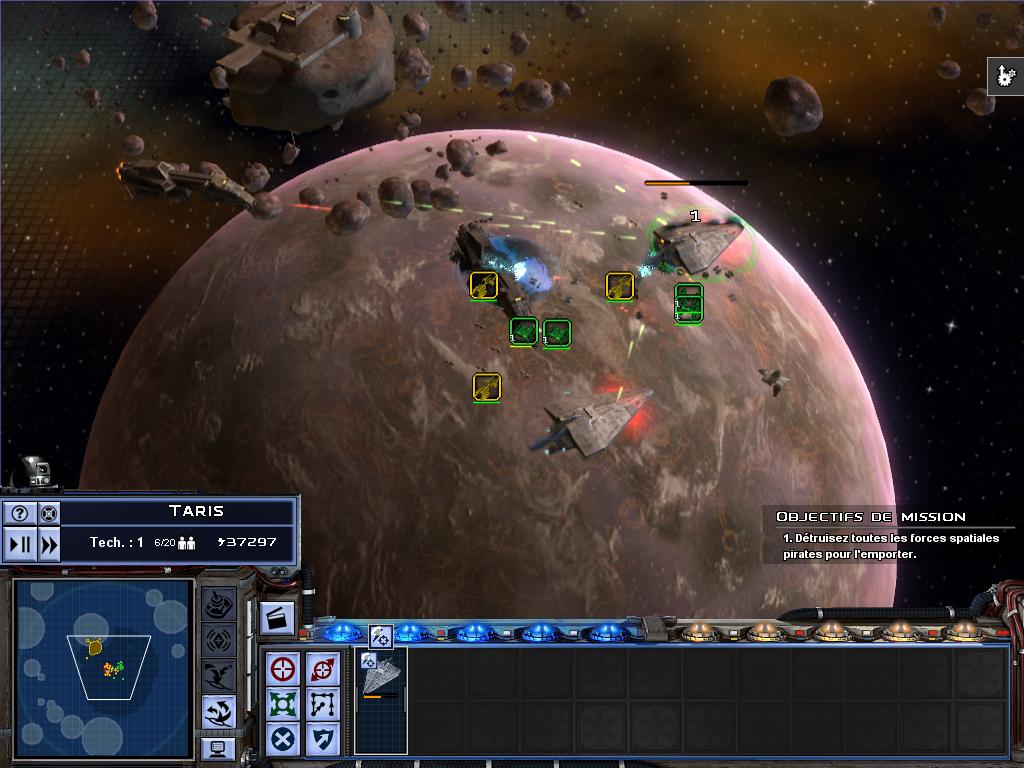Viewport: 1024px width, 768px height.
Task: Open the computer monitor options button
Action: click(218, 747)
